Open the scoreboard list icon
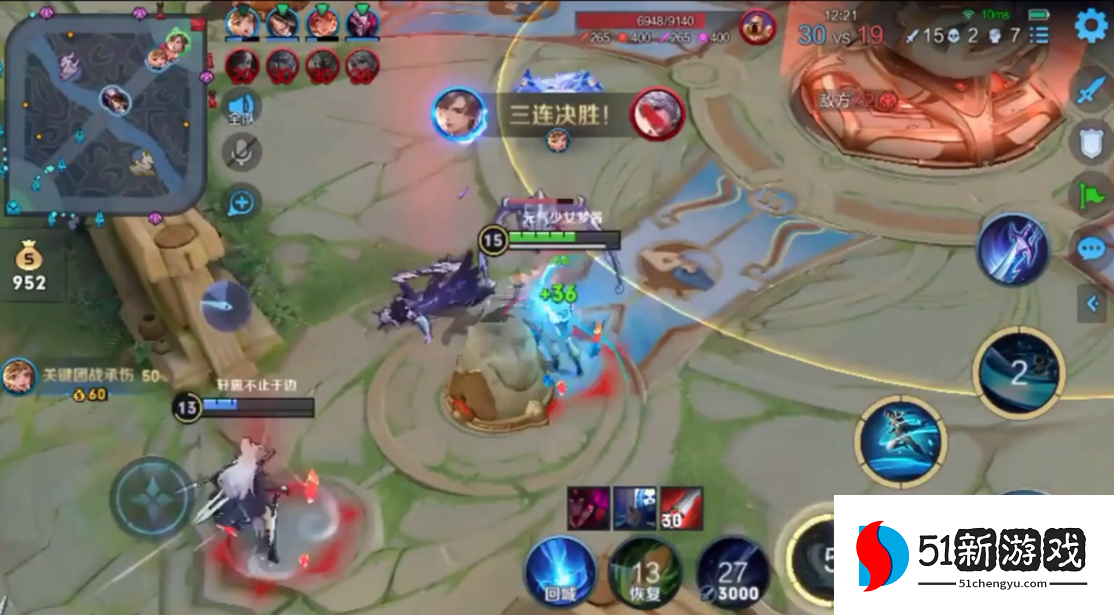Image resolution: width=1114 pixels, height=615 pixels. (x=1040, y=36)
